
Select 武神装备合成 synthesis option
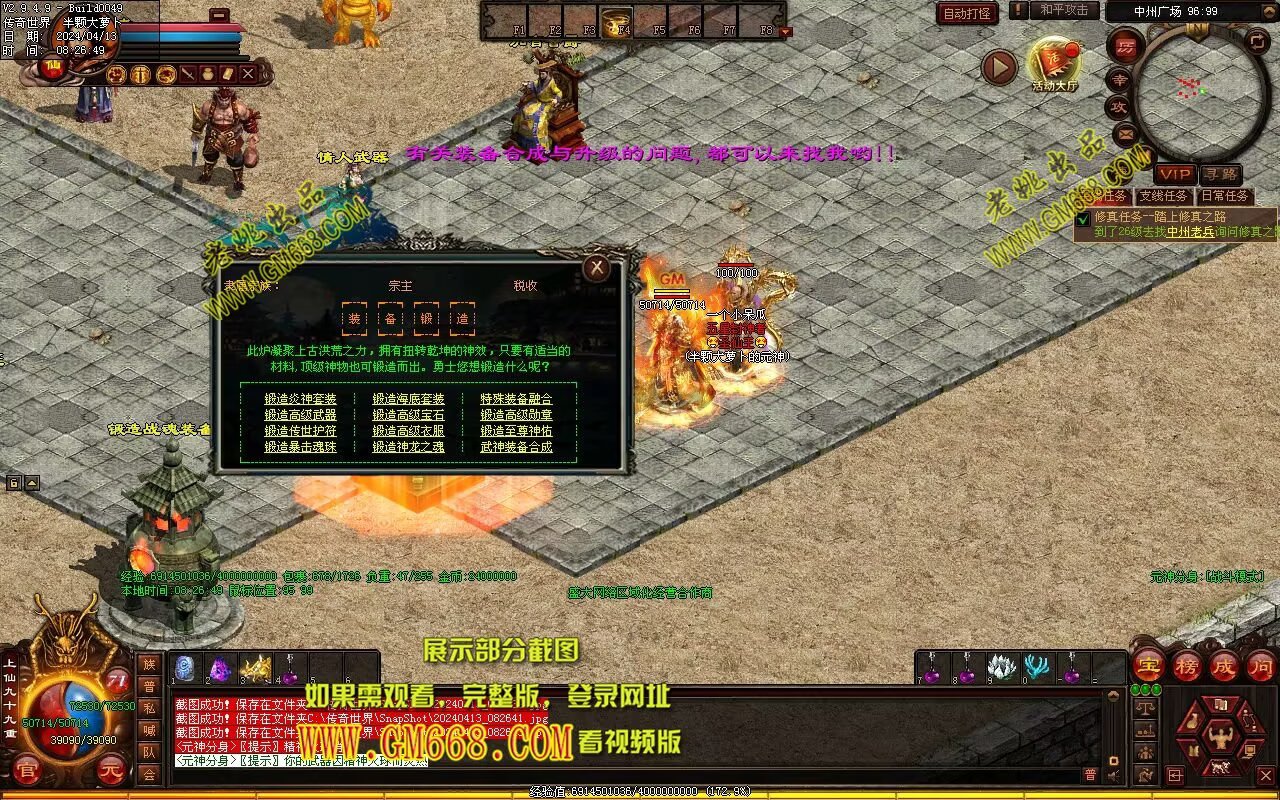[516, 447]
